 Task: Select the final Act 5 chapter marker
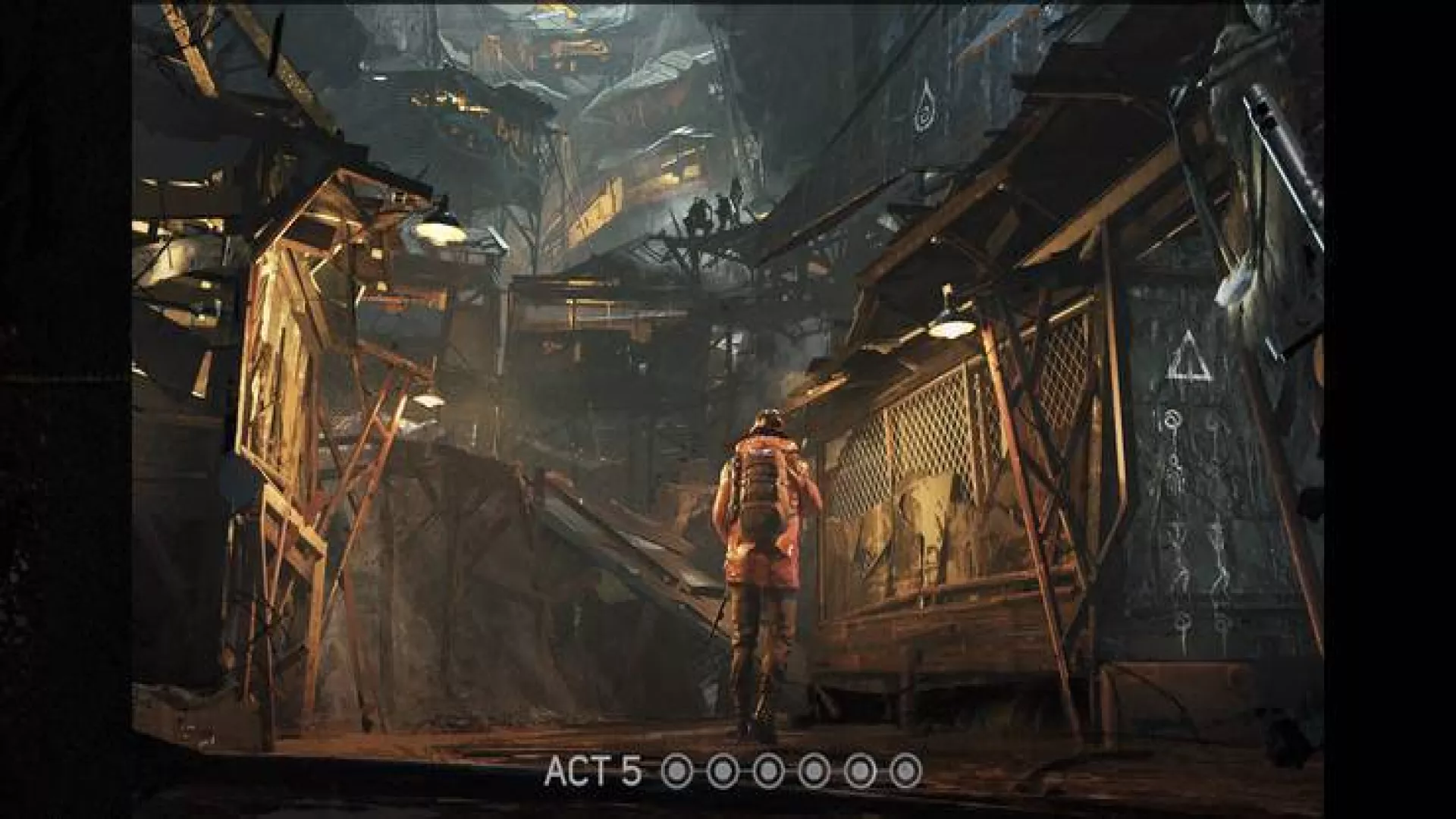[905, 772]
